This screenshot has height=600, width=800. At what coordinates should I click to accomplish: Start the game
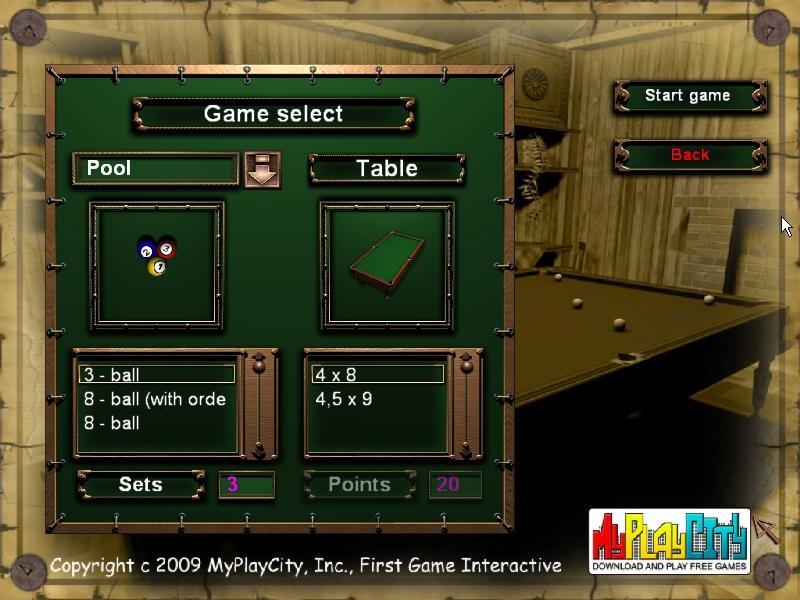coord(689,96)
